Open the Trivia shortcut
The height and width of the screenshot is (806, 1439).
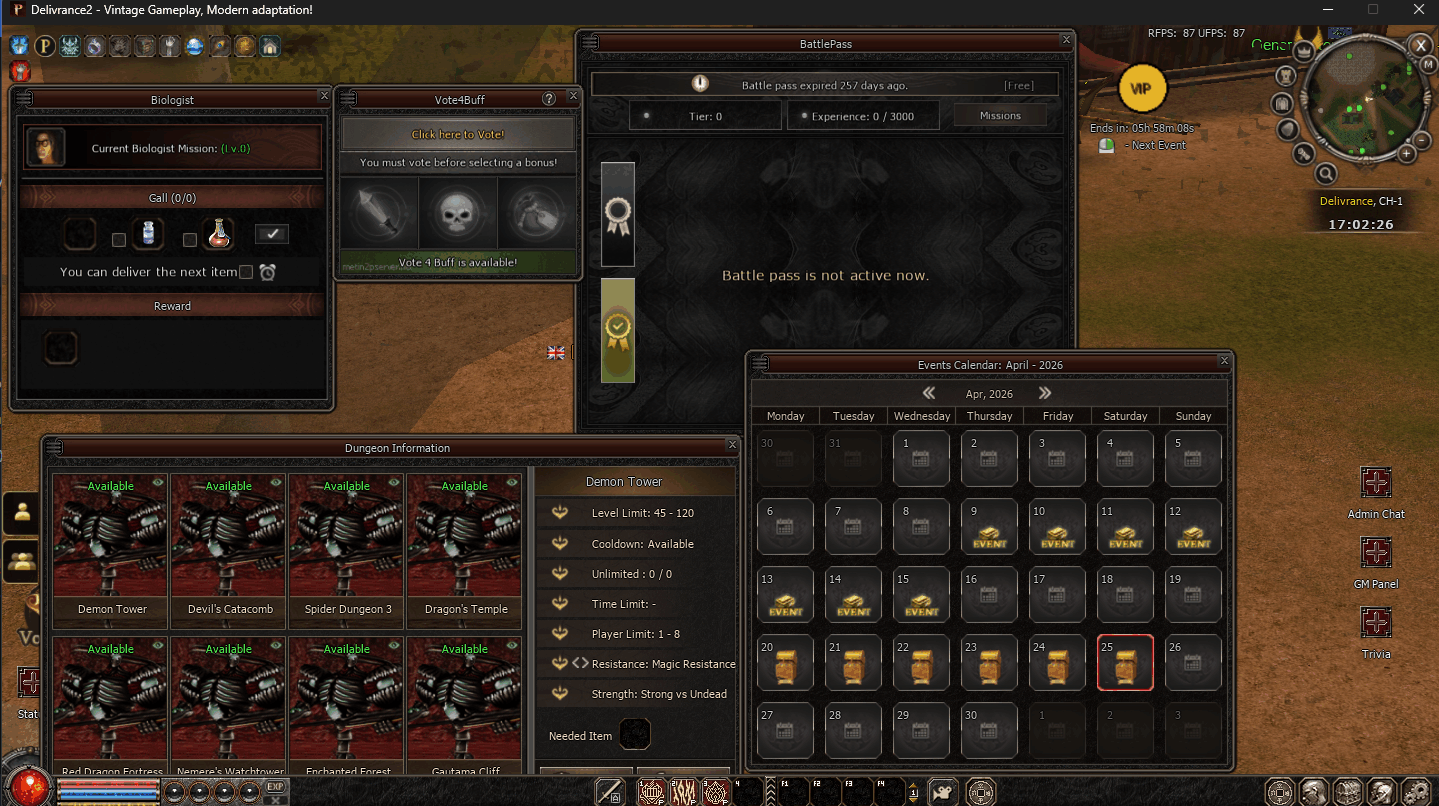[1376, 623]
